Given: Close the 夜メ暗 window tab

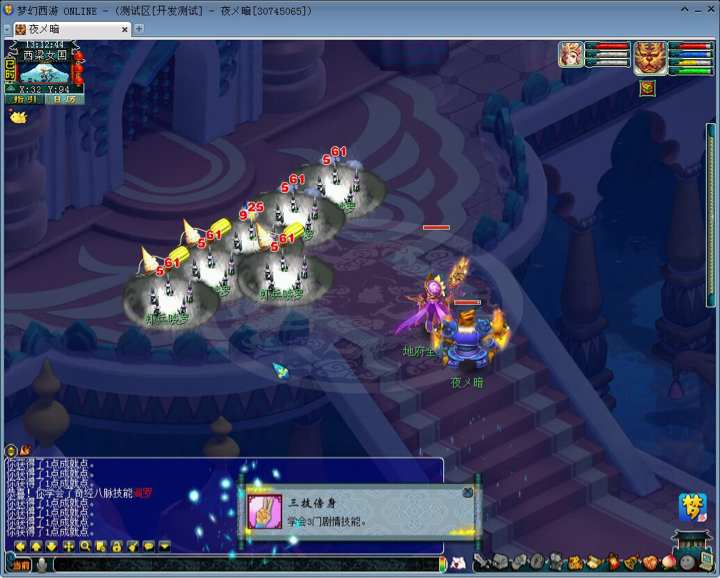Looking at the screenshot, I should (x=124, y=29).
